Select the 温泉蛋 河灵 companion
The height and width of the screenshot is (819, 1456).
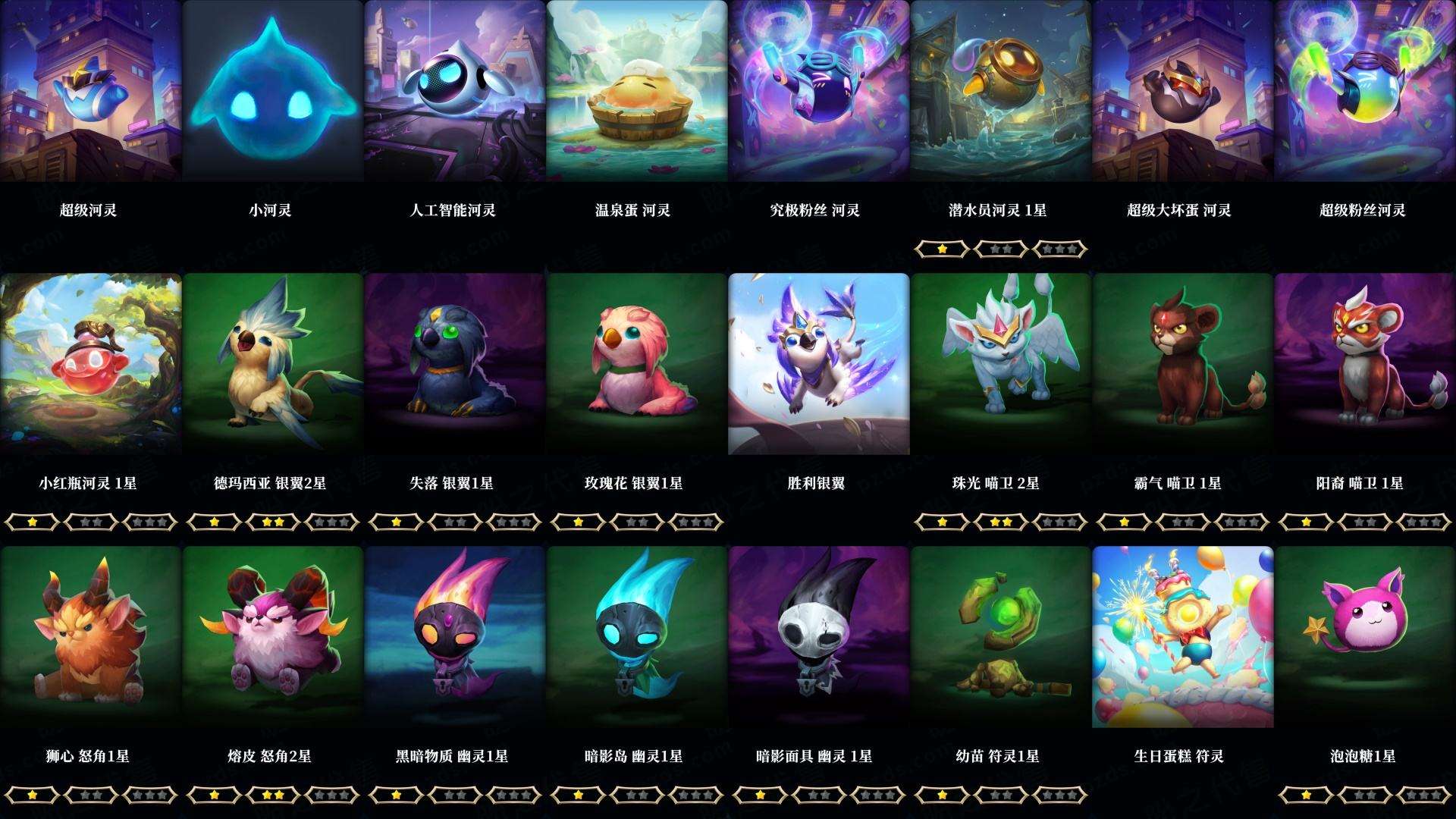click(637, 91)
